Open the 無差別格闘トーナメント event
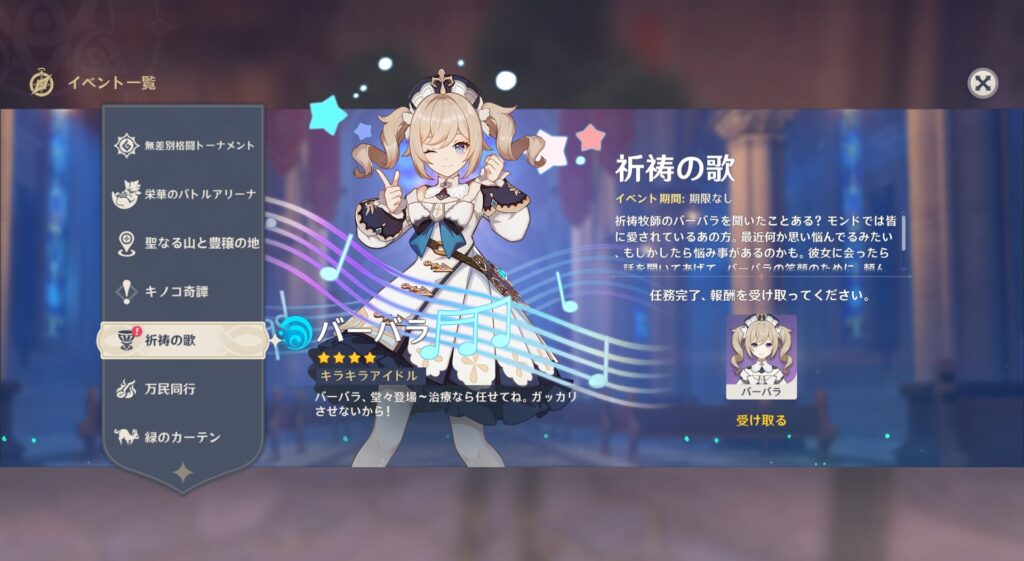 tap(184, 145)
